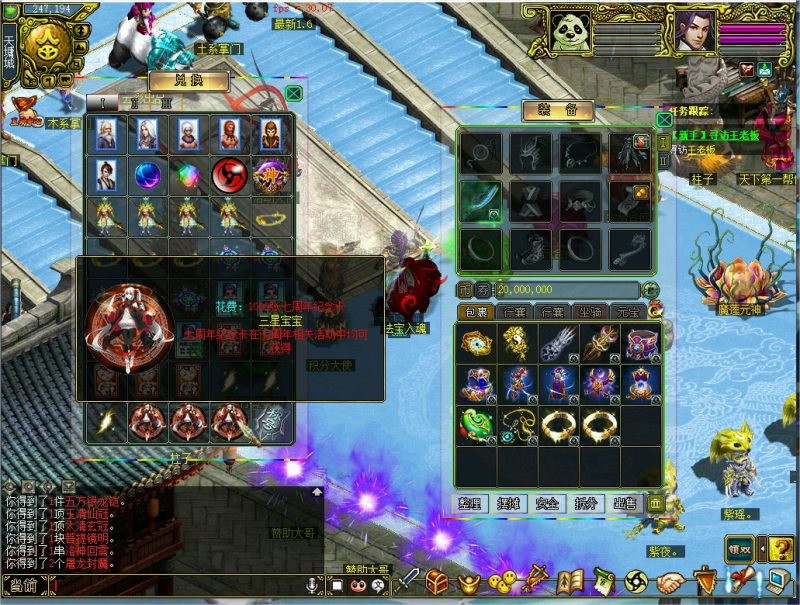Select the green jade pendant item

coord(475,424)
